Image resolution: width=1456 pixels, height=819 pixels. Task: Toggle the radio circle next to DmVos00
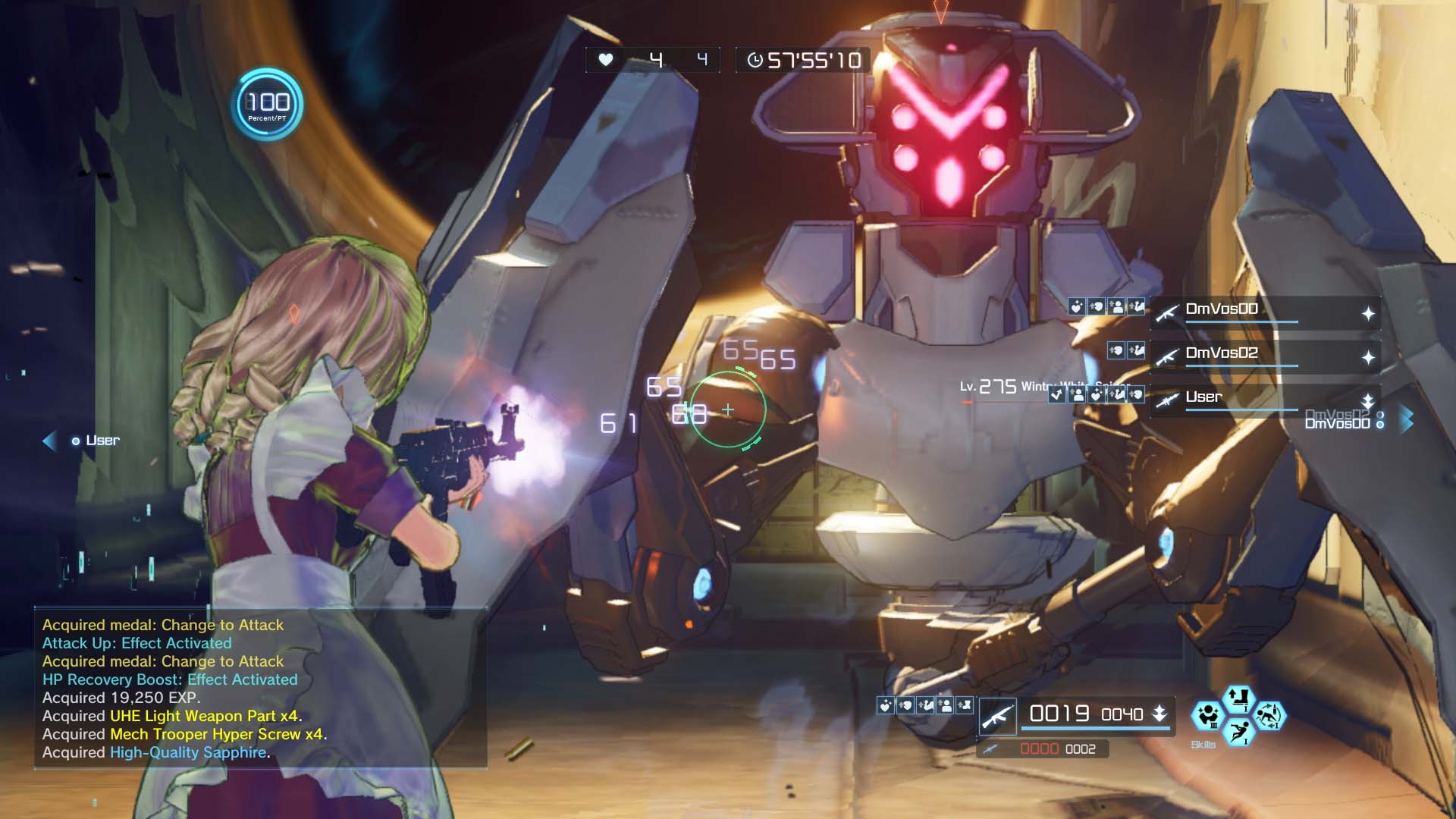click(x=1380, y=424)
